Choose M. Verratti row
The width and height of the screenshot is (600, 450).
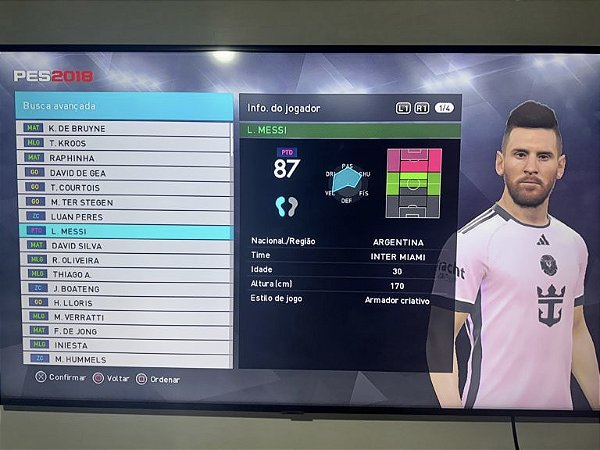(x=125, y=317)
